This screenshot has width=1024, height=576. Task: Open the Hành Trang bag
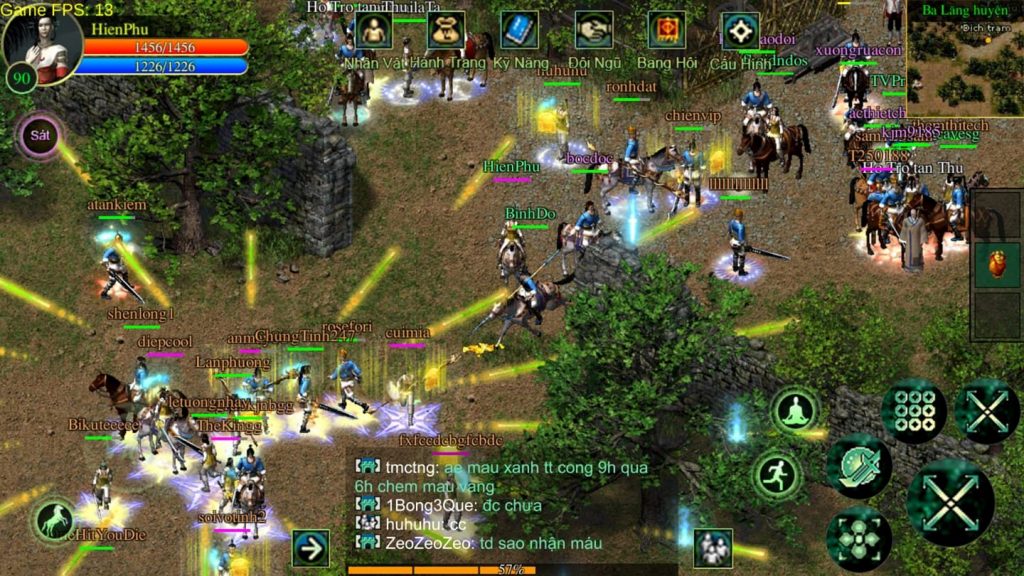pyautogui.click(x=446, y=31)
